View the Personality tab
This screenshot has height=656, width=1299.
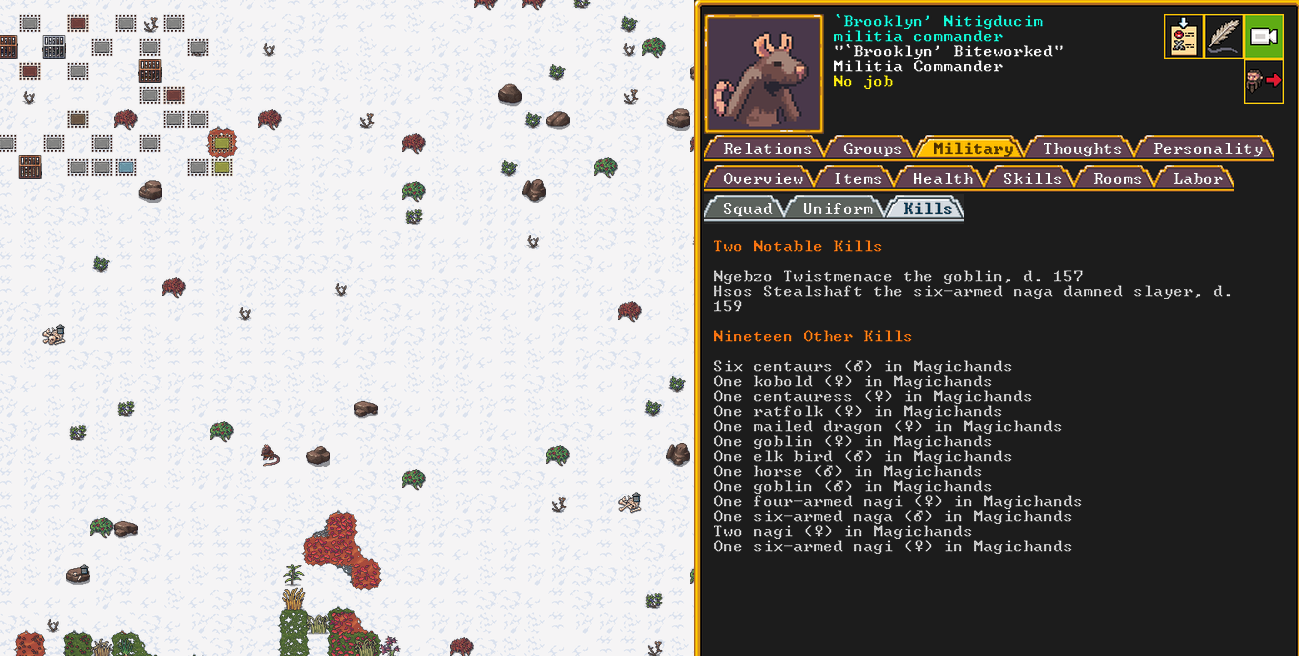(1208, 148)
